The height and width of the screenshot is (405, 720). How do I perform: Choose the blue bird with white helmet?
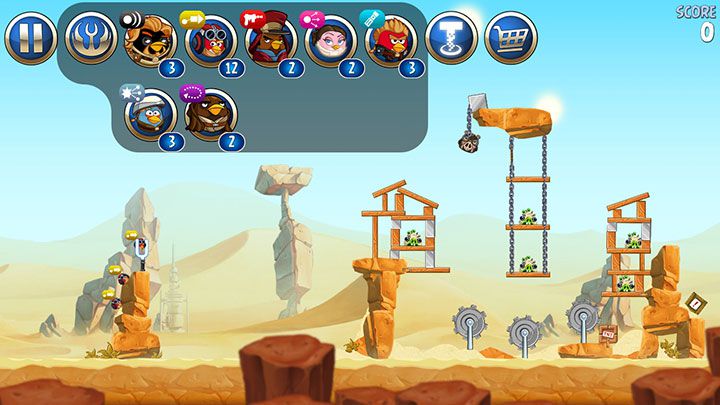150,113
